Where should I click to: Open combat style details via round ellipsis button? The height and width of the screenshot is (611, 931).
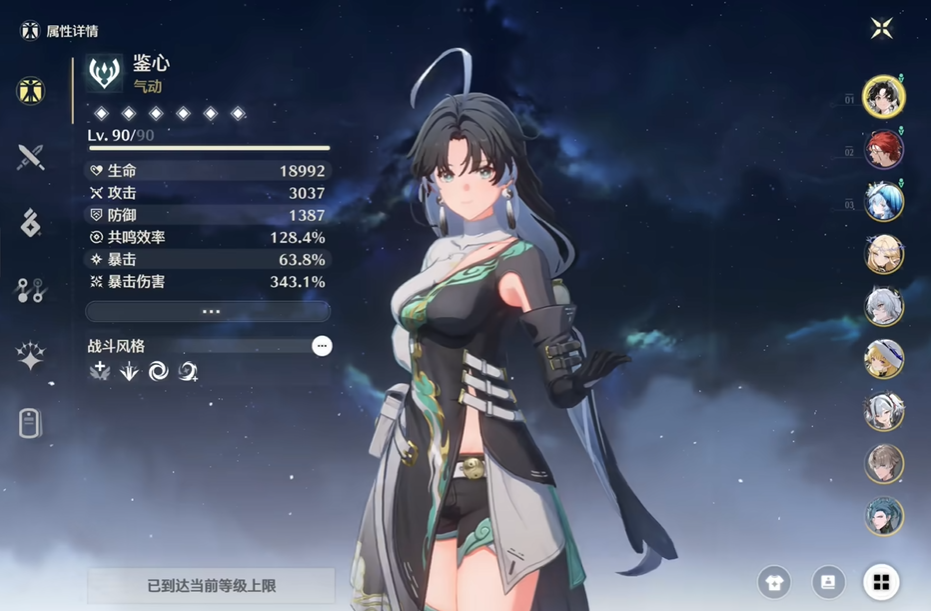(x=321, y=346)
